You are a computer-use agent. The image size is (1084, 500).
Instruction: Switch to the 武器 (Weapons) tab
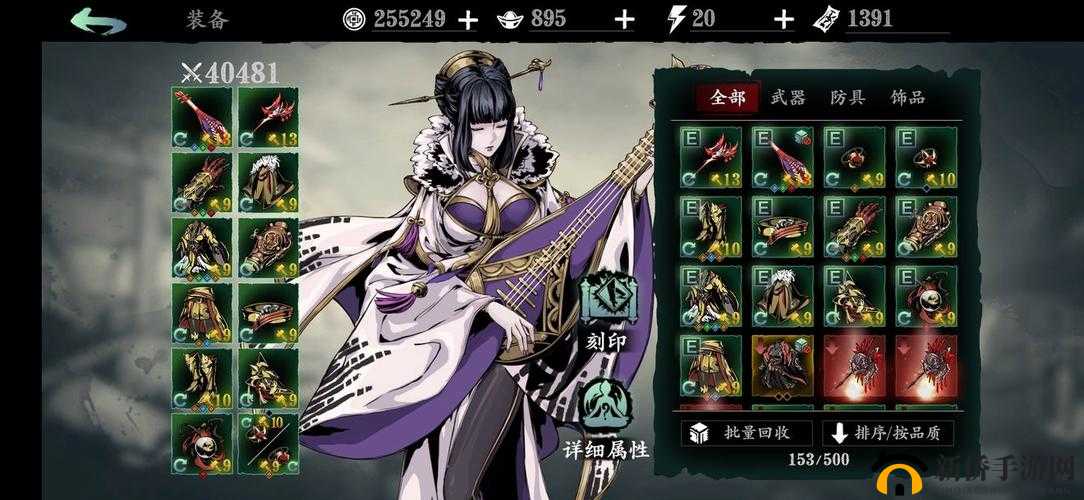(x=788, y=97)
